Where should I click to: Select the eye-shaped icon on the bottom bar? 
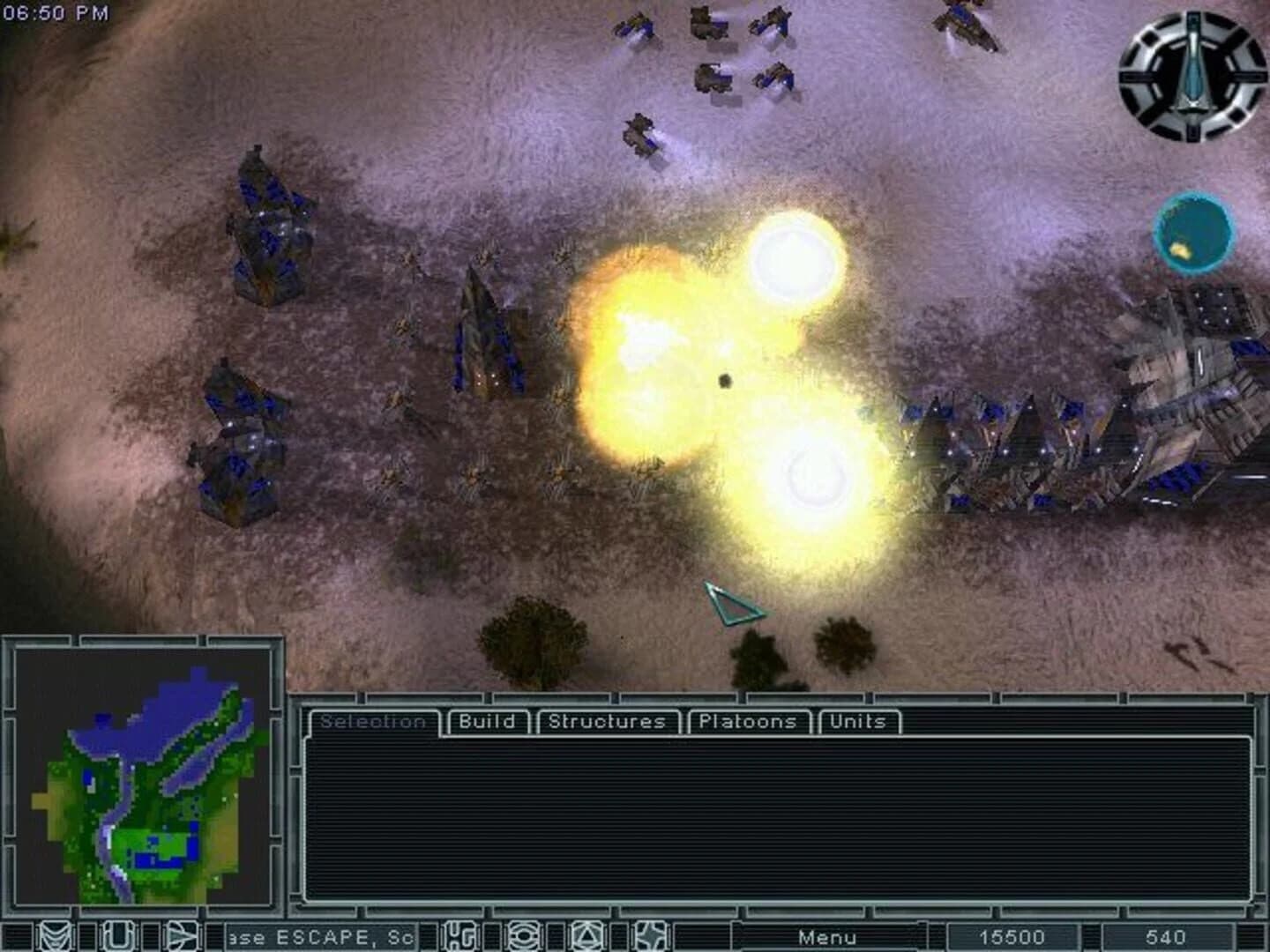[524, 937]
